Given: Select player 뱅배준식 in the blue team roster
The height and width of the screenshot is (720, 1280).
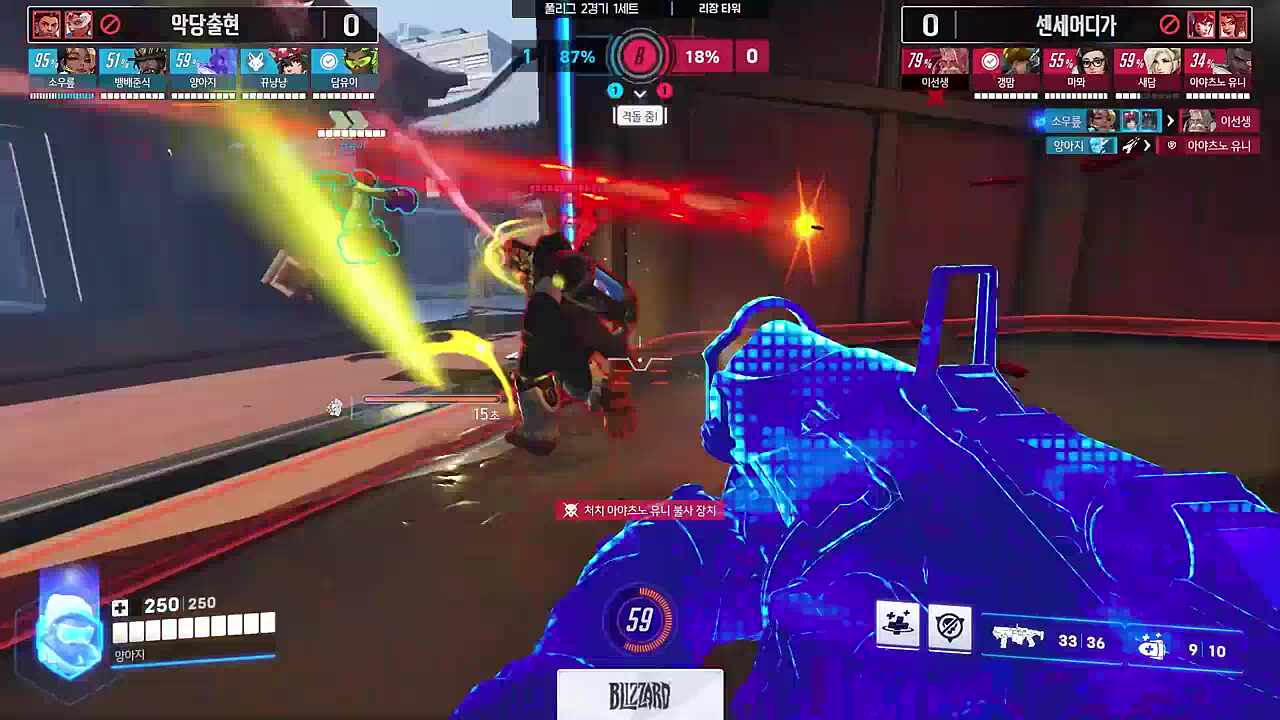Looking at the screenshot, I should 132,70.
